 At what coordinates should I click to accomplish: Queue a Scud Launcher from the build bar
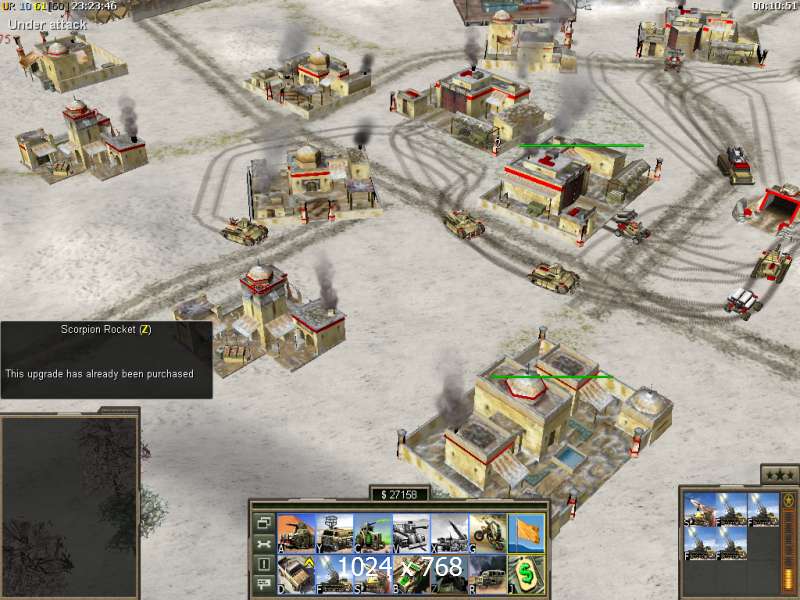(449, 530)
